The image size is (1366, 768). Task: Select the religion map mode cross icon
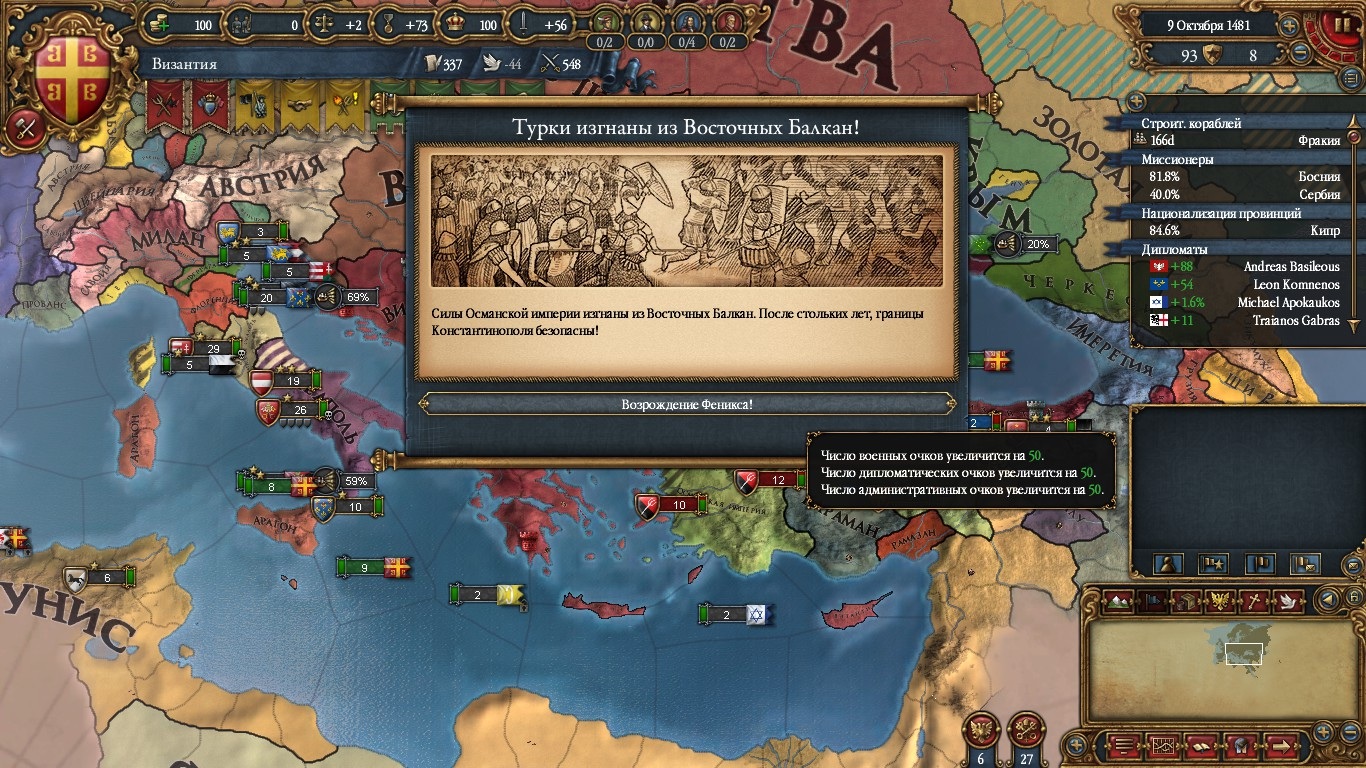click(1253, 601)
